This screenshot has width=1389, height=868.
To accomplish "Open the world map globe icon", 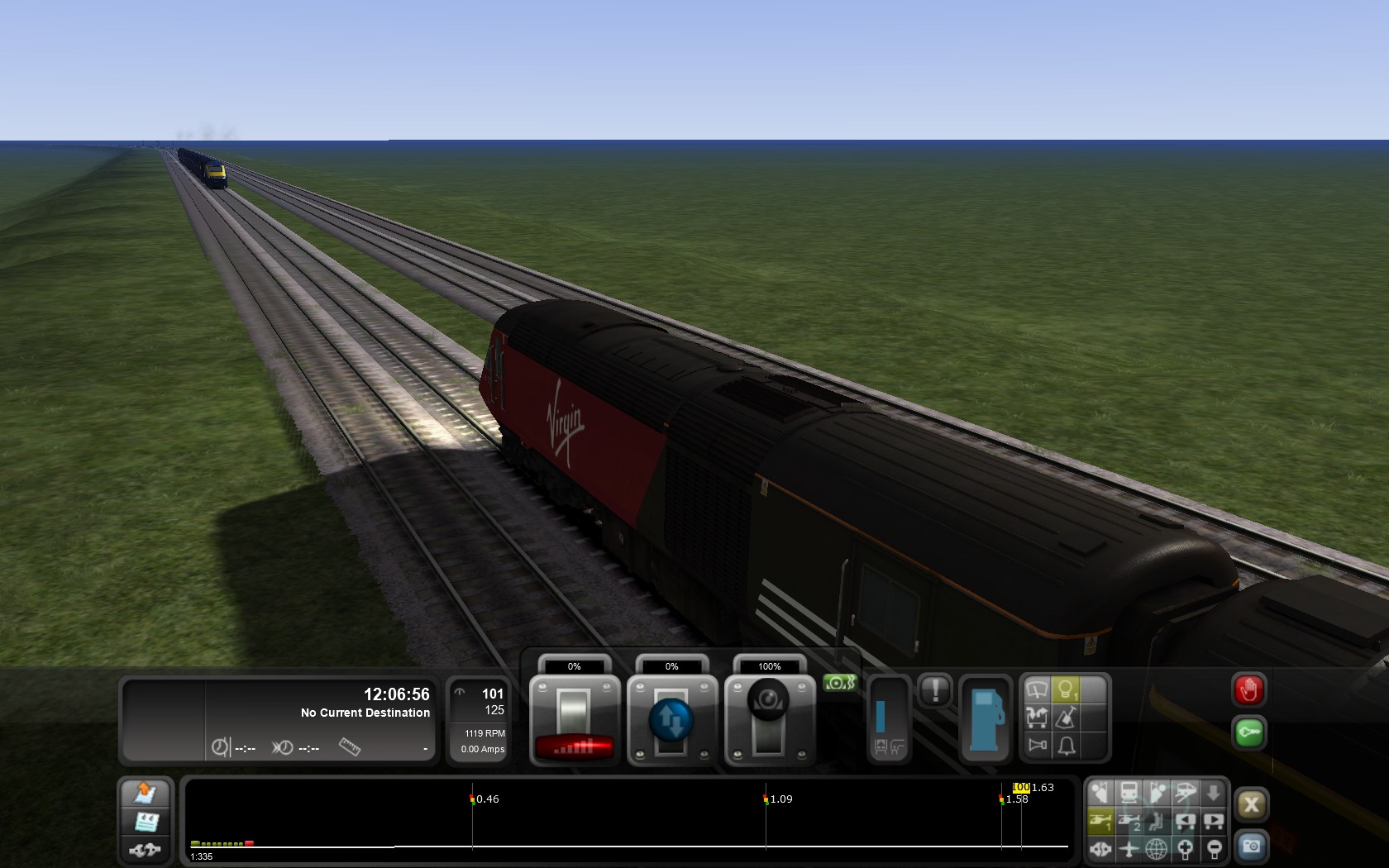I will [x=1157, y=848].
